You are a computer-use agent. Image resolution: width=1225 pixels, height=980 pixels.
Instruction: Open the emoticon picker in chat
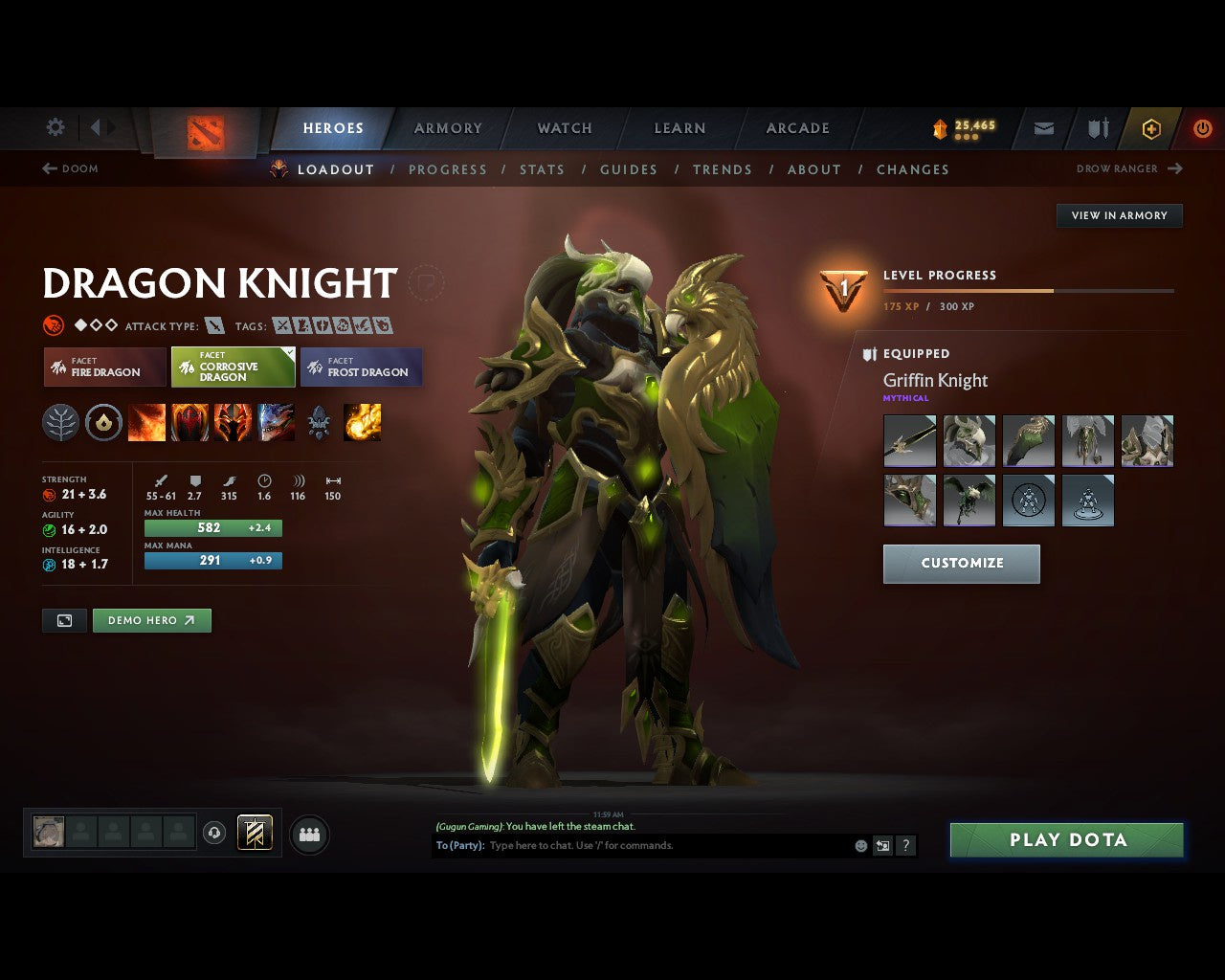pos(859,845)
